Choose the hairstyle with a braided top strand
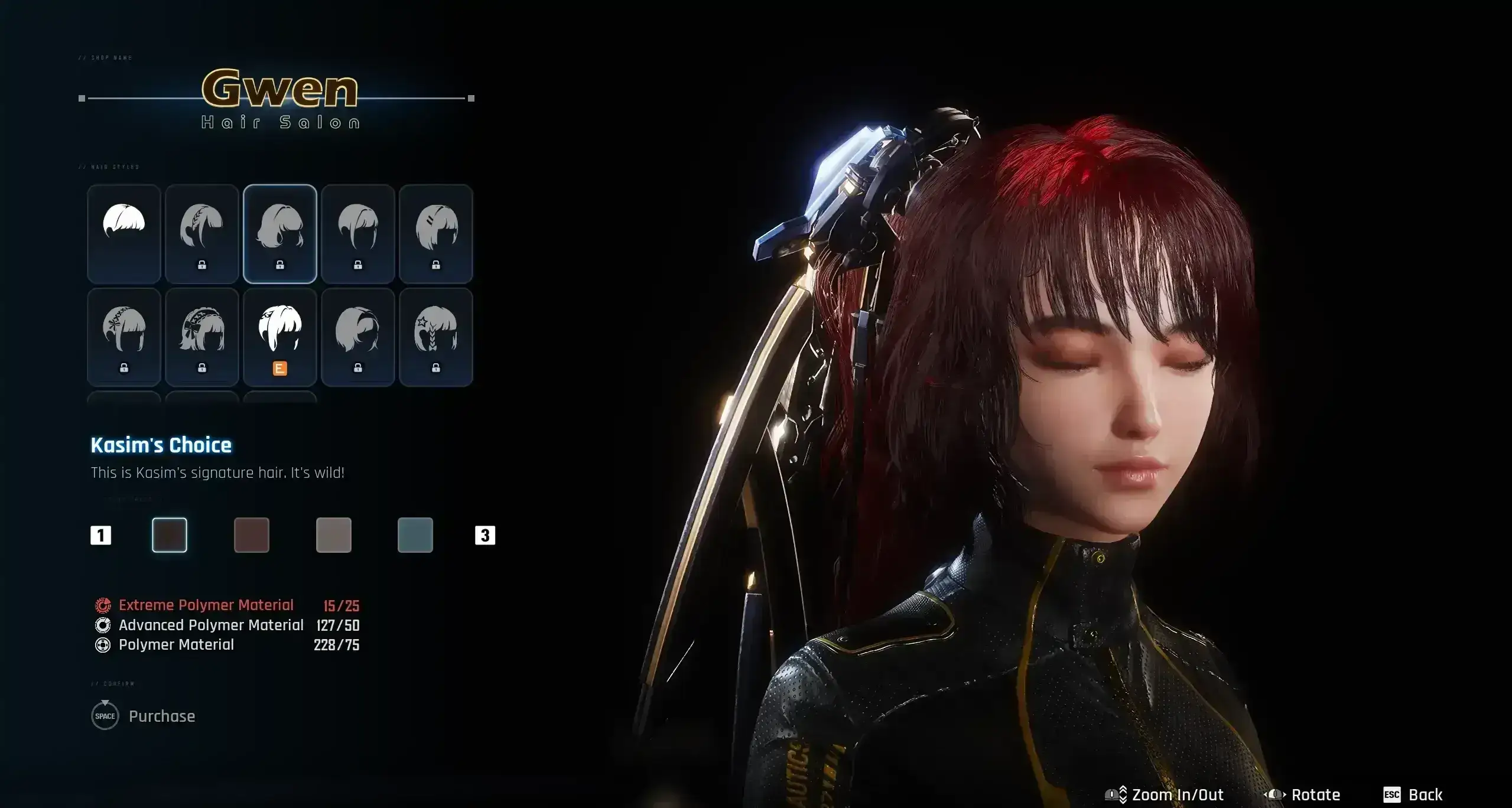Viewport: 1512px width, 808px height. pos(202,233)
